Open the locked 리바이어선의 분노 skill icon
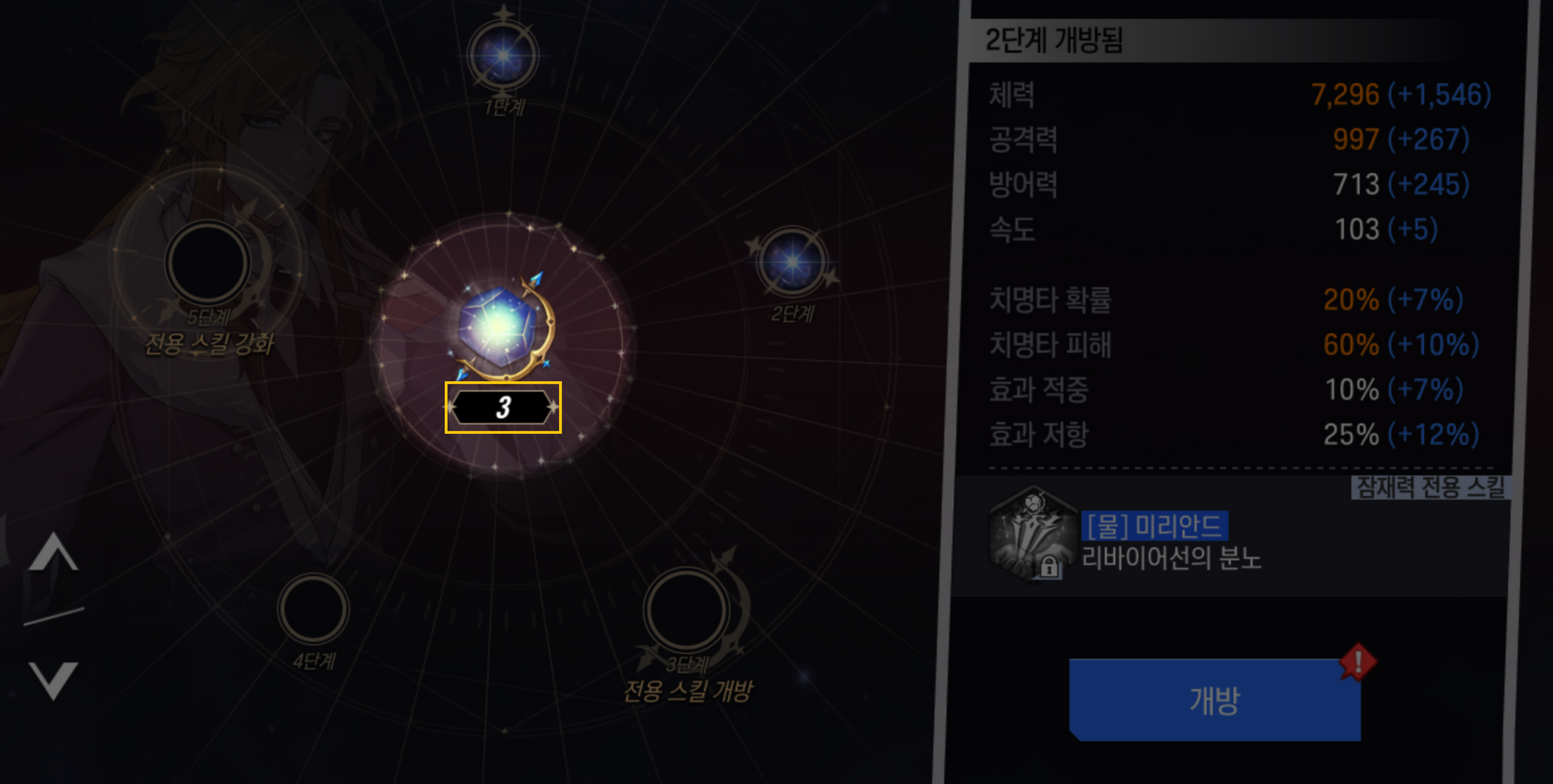This screenshot has height=784, width=1553. [1032, 536]
